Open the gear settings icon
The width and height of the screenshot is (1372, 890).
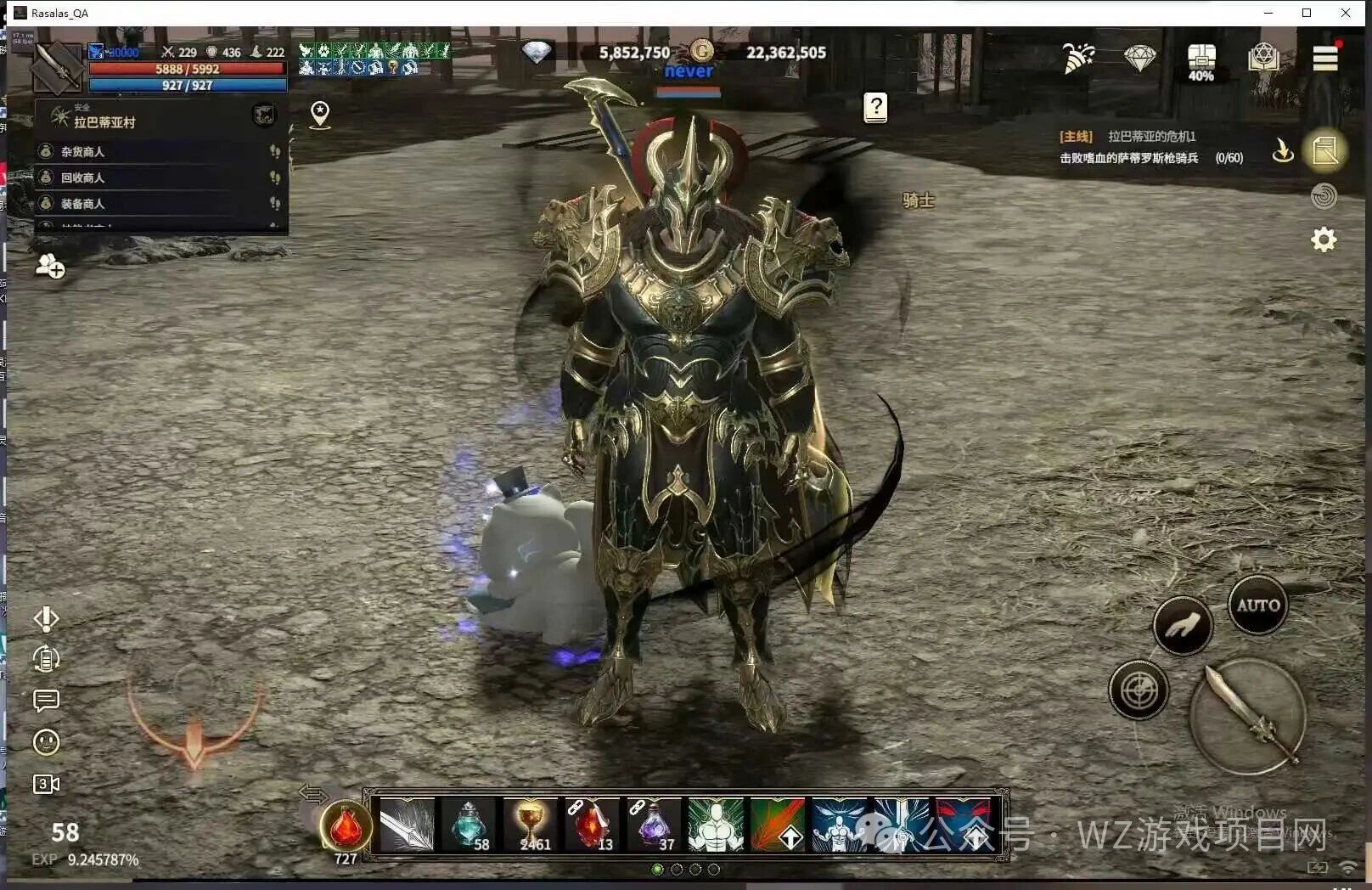point(1324,239)
